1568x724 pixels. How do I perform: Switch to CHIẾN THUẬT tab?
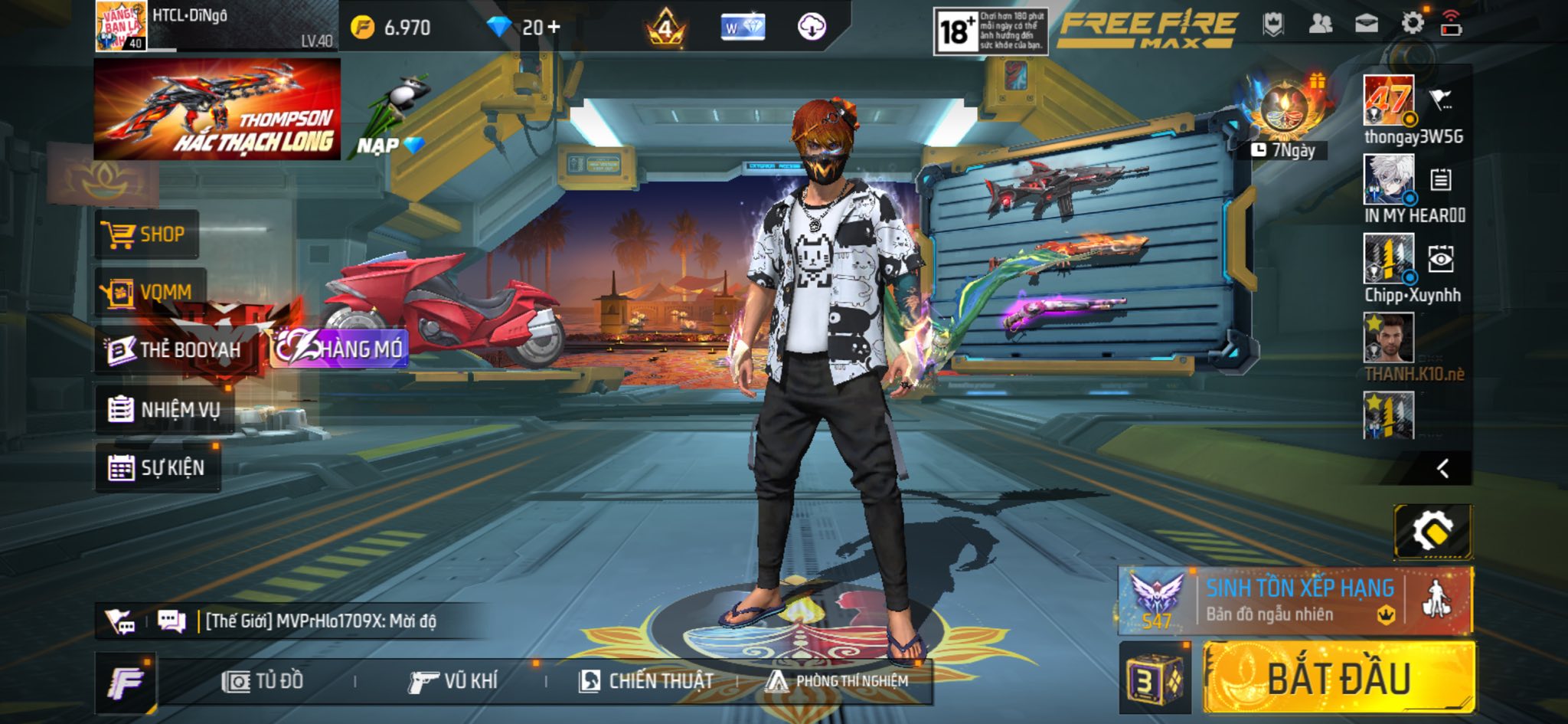coord(646,681)
